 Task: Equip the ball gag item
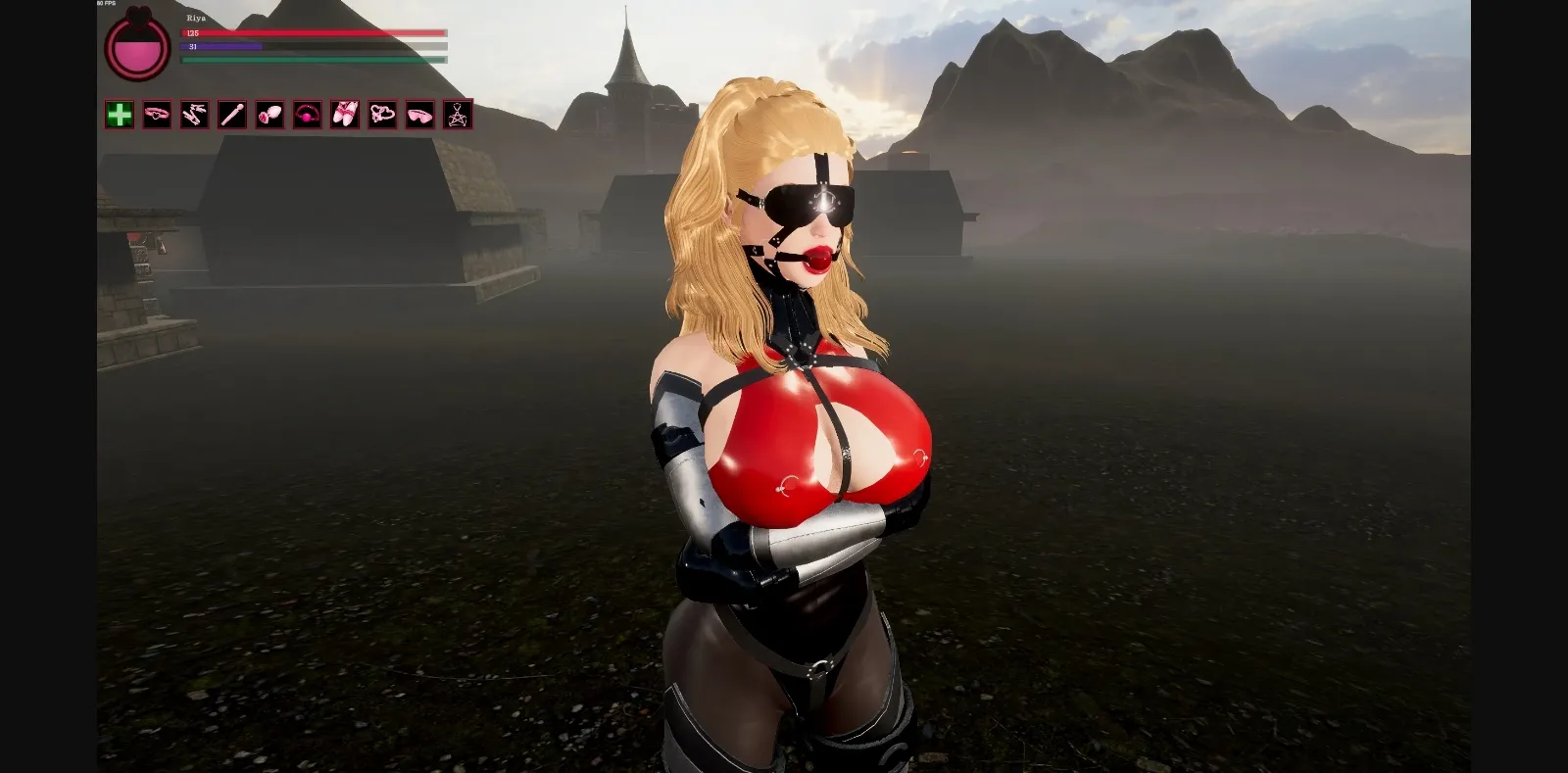(x=306, y=116)
